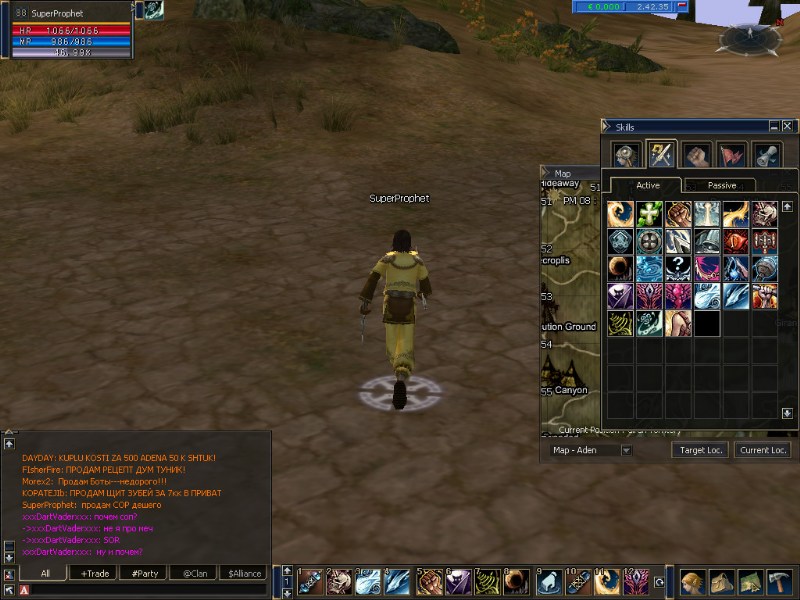Open the $Alliance chat tab
The image size is (800, 600).
pos(243,573)
